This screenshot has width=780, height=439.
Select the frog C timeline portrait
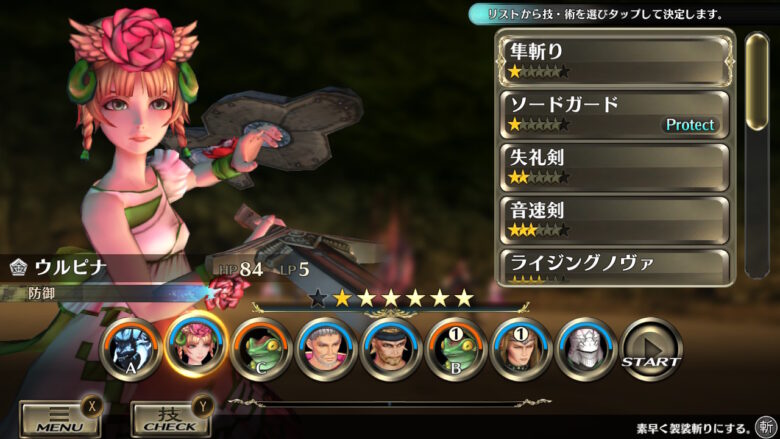click(x=261, y=349)
